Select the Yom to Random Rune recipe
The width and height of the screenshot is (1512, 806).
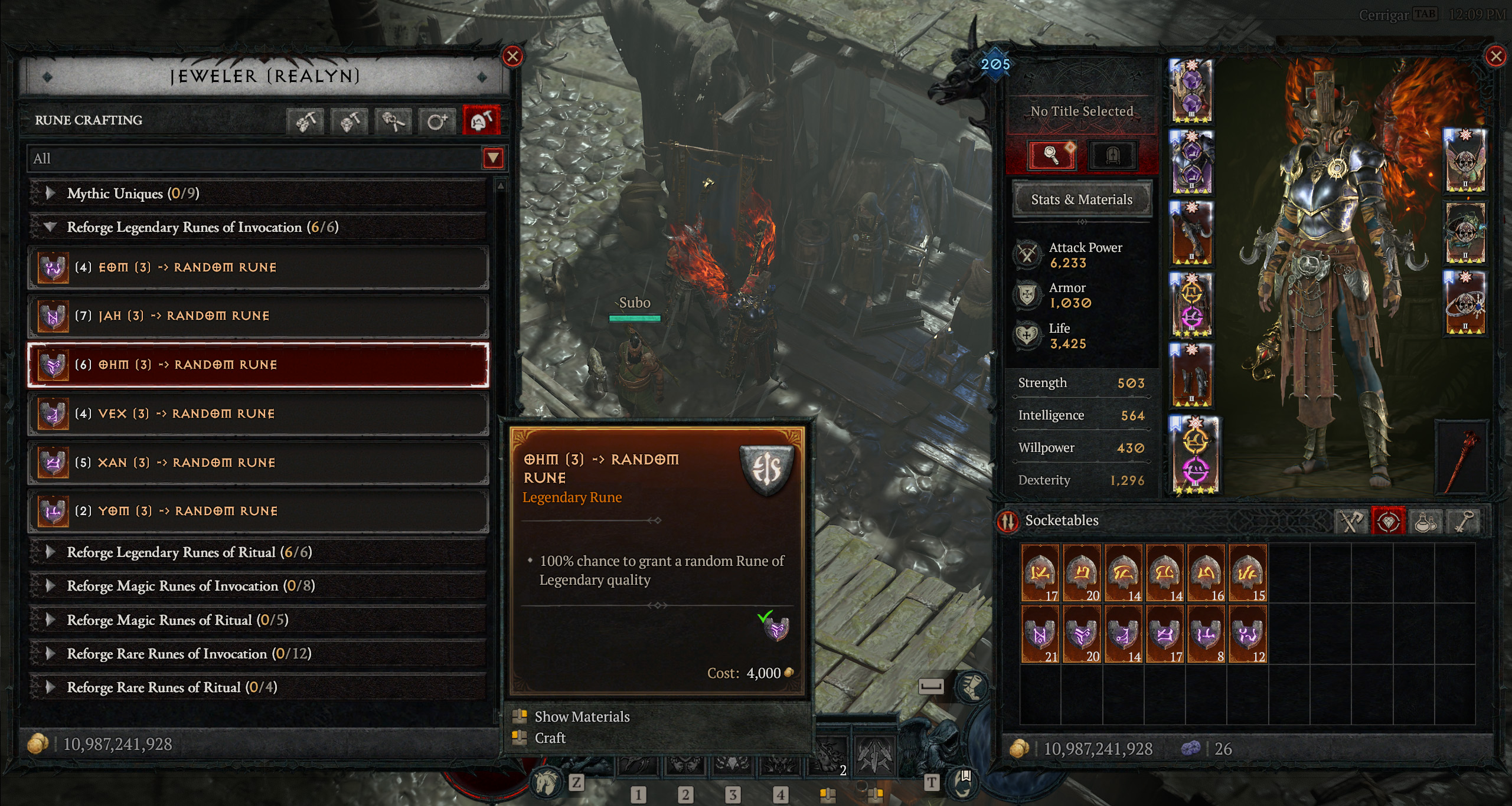pos(258,511)
